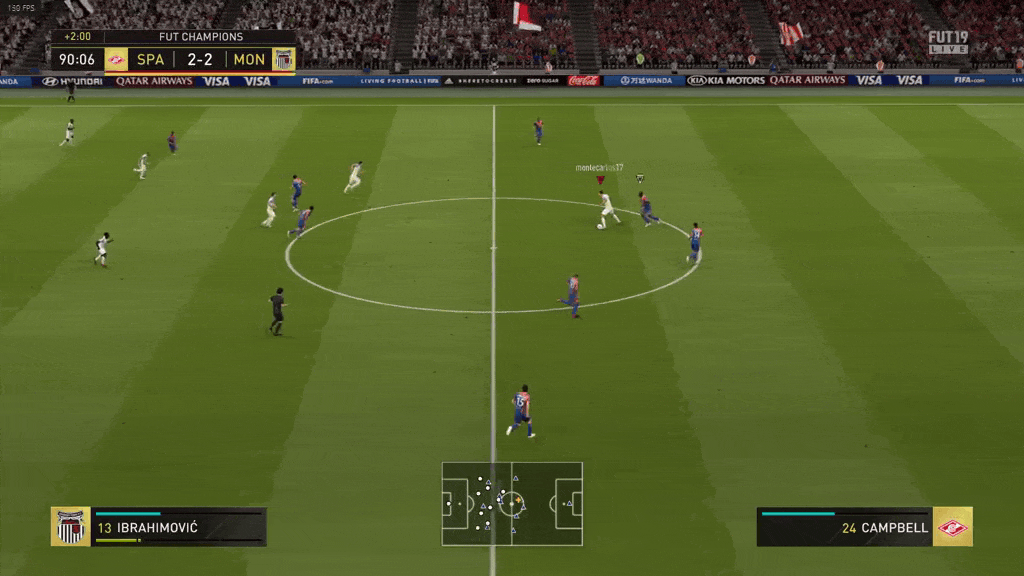The height and width of the screenshot is (576, 1024).
Task: Select the Ibrahimović player name panel
Action: [x=178, y=527]
